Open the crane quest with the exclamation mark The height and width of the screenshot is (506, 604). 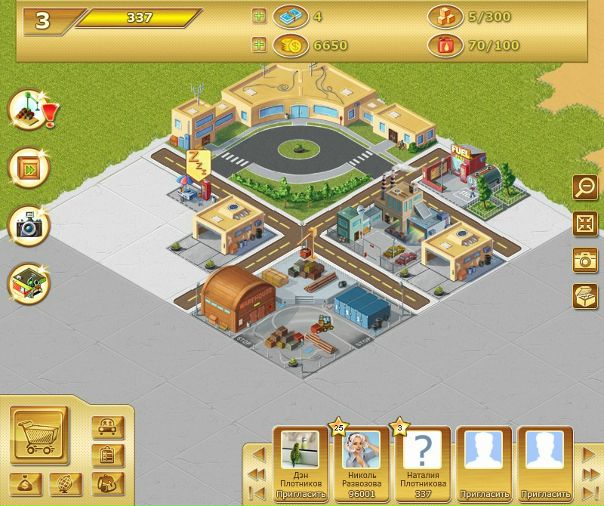point(29,111)
